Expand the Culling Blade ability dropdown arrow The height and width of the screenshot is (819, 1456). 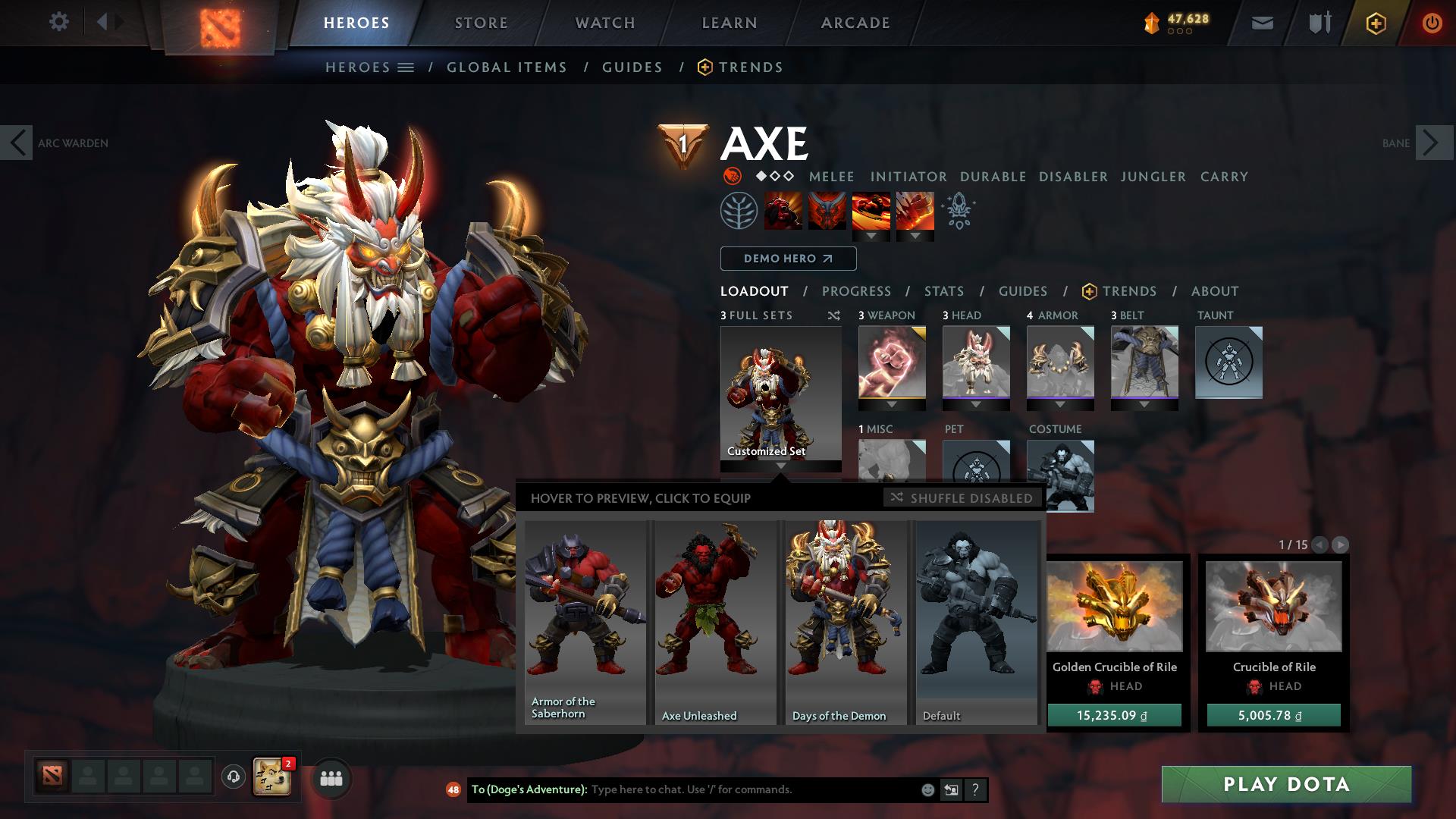(x=915, y=235)
